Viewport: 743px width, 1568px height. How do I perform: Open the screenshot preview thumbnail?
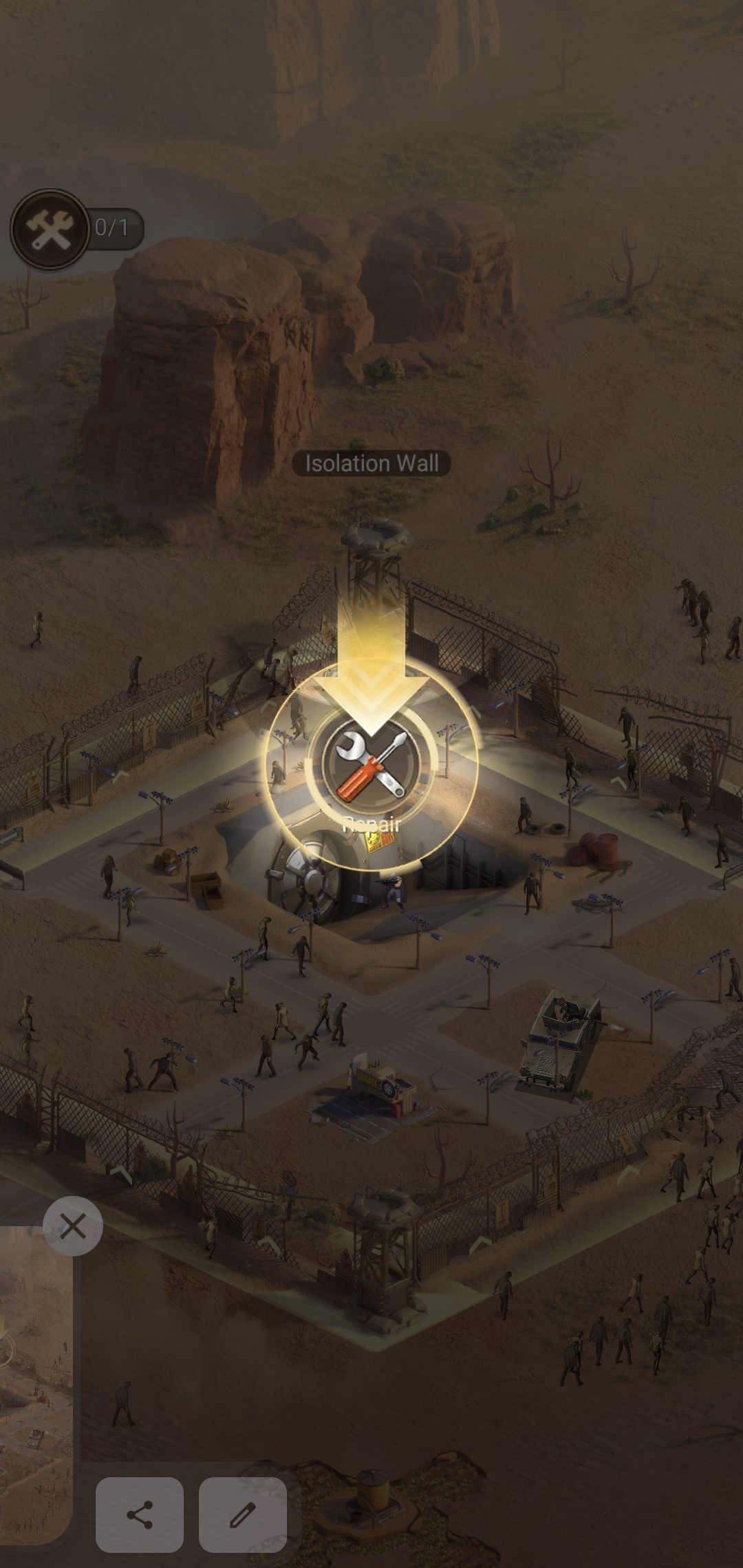click(34, 1382)
